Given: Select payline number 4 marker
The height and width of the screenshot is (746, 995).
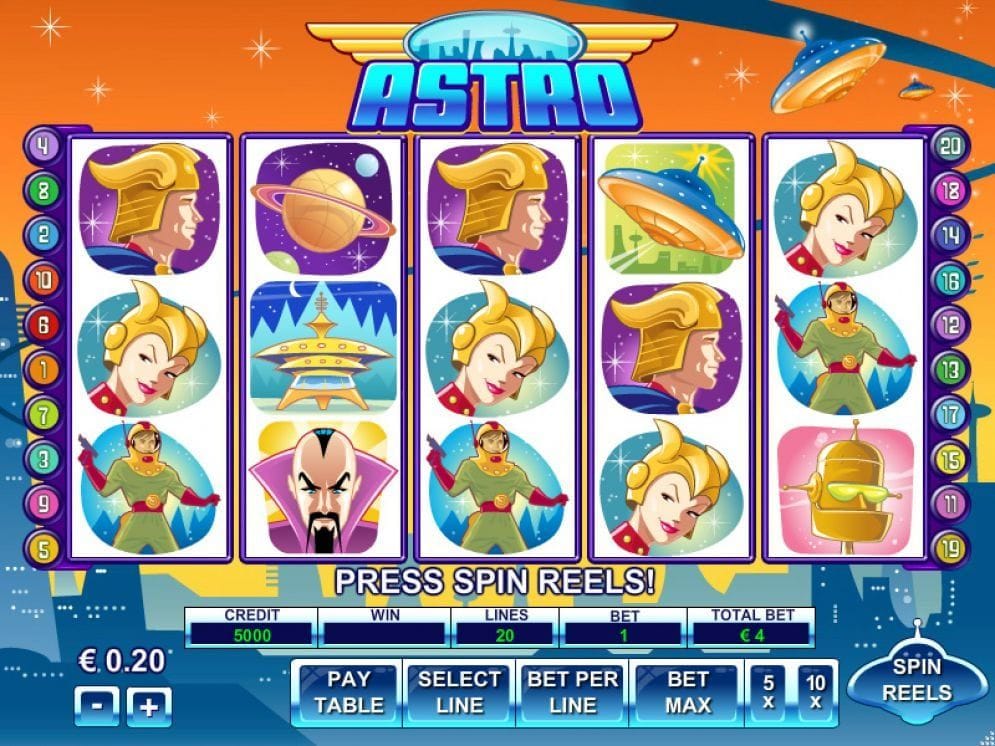Looking at the screenshot, I should (44, 144).
